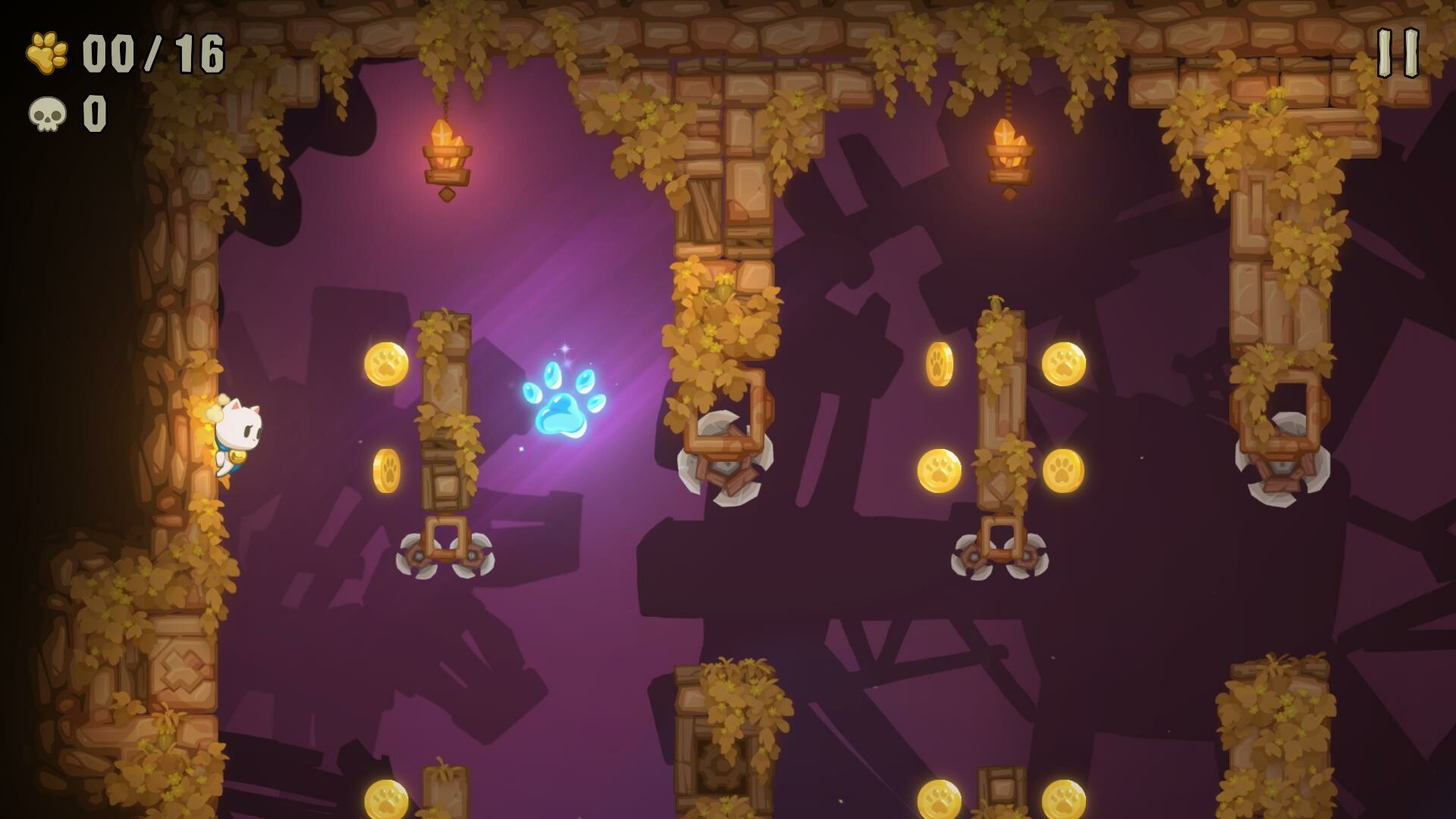
Task: Click the 00/16 paw progress counter
Action: (148, 50)
